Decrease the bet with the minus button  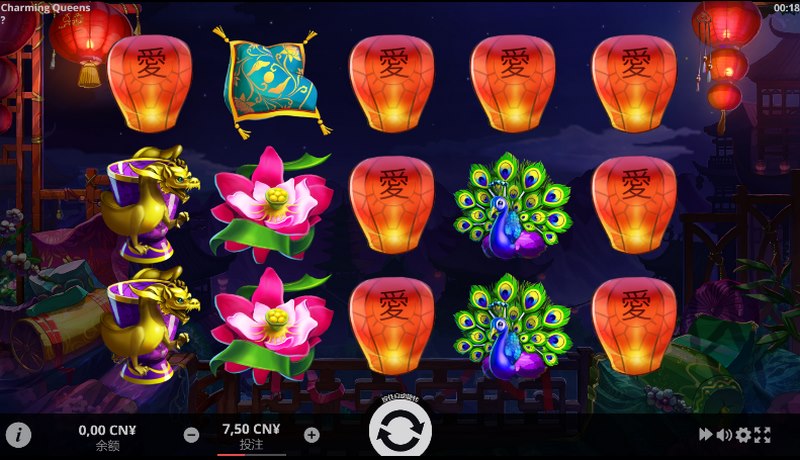click(x=191, y=435)
